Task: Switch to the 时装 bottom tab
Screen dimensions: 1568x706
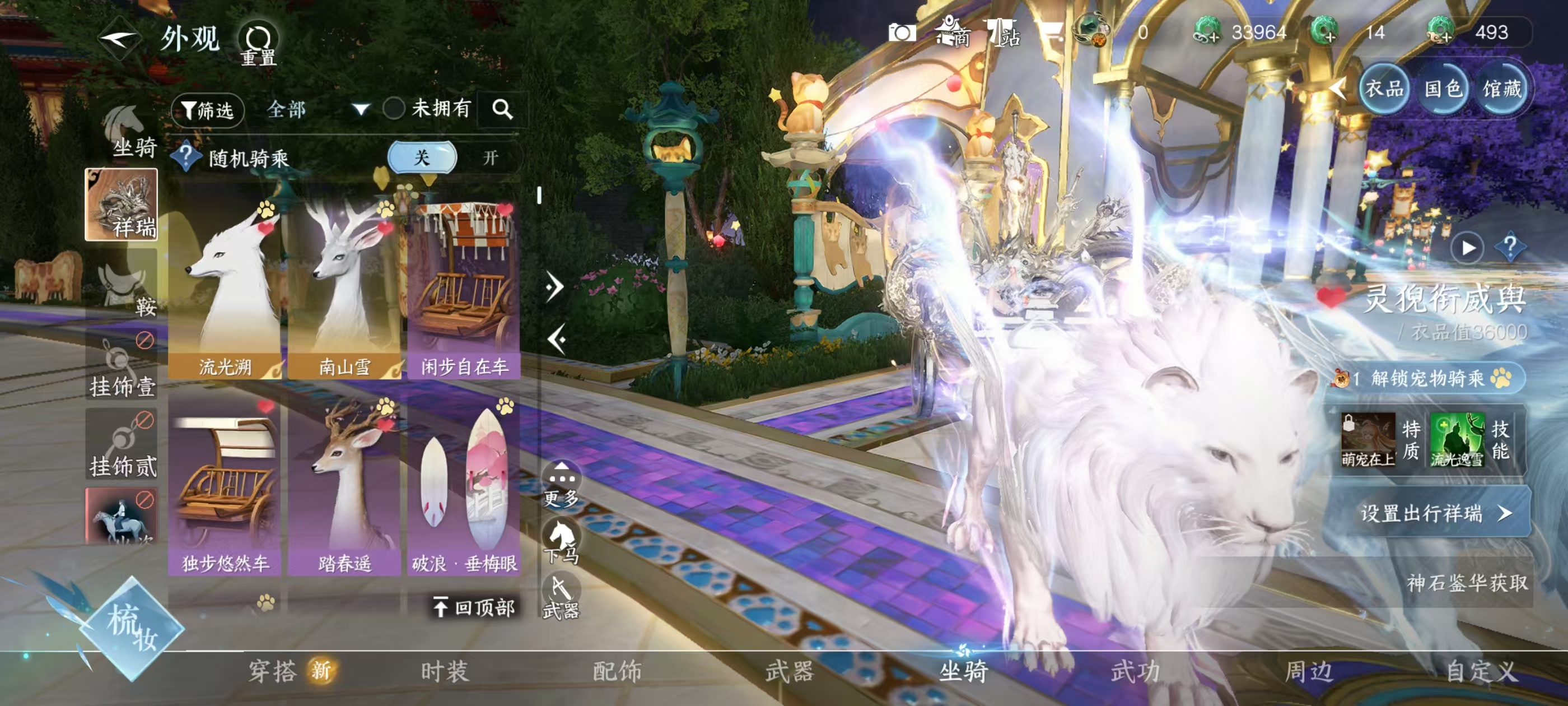Action: click(x=444, y=671)
